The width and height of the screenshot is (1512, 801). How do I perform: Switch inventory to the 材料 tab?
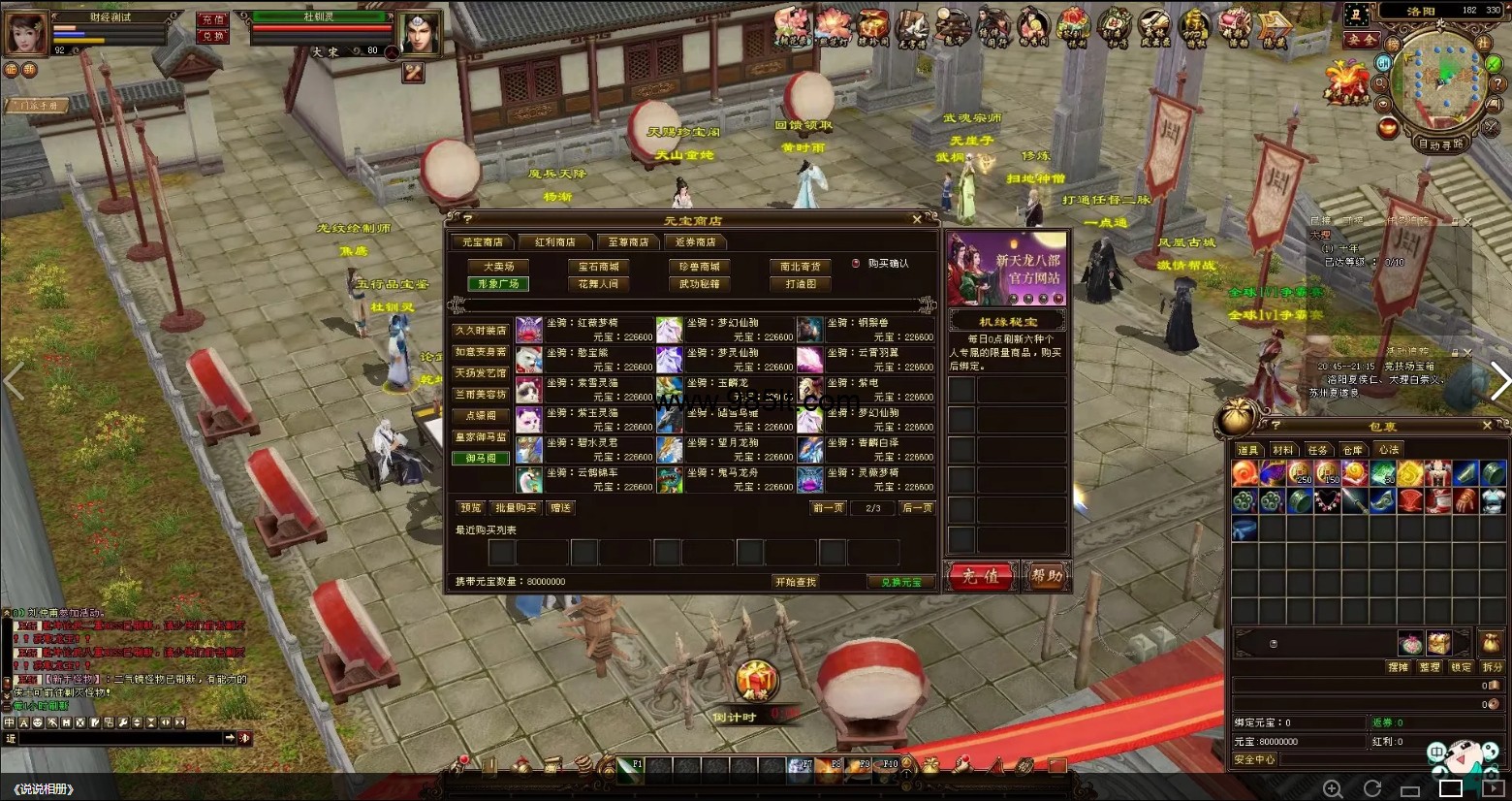(1282, 450)
